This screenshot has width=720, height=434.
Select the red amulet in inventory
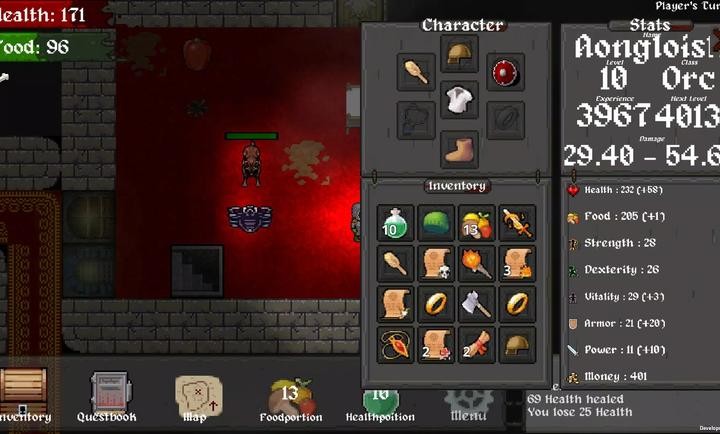[x=396, y=345]
